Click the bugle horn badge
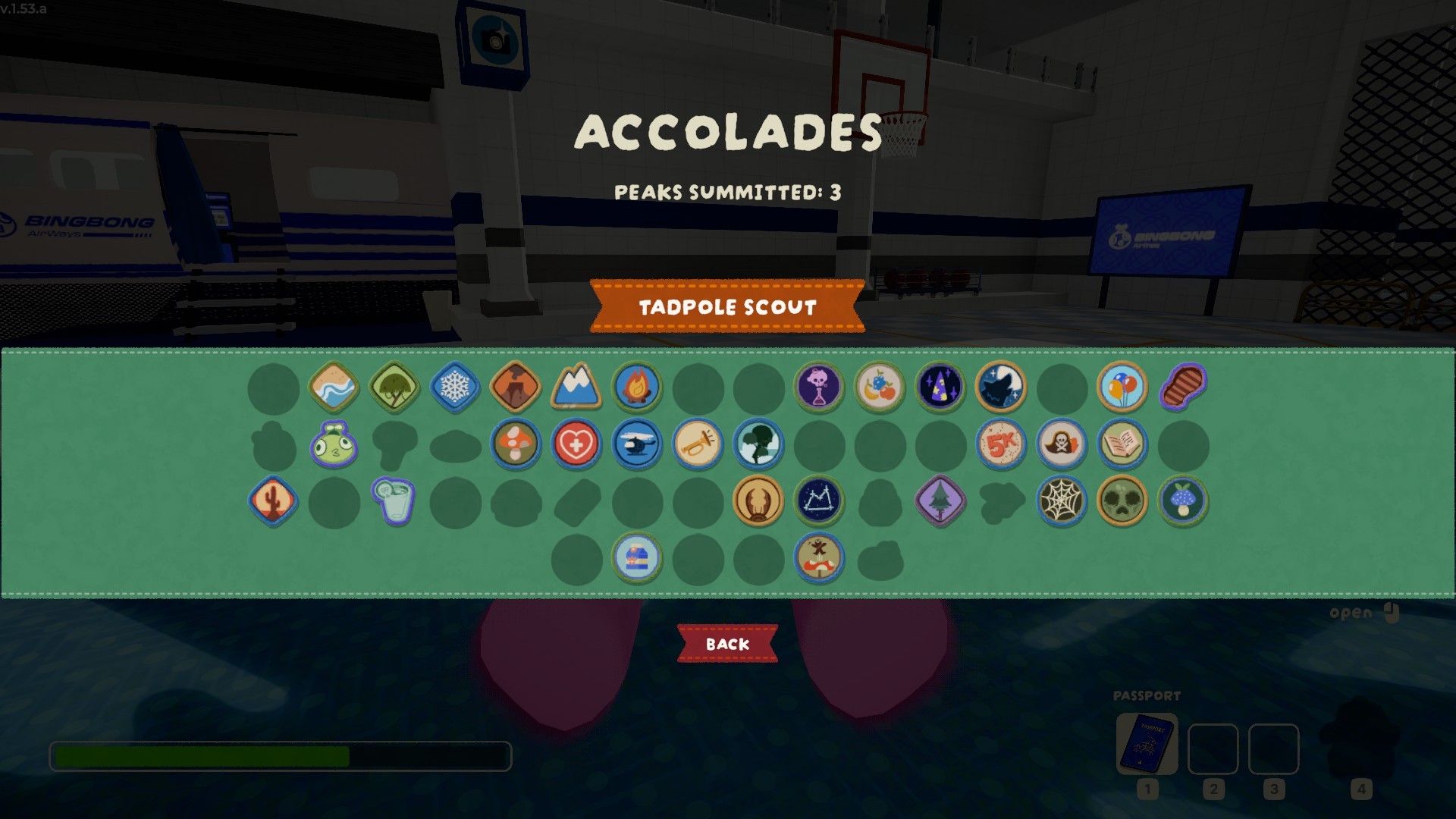This screenshot has height=819, width=1456. [x=698, y=444]
